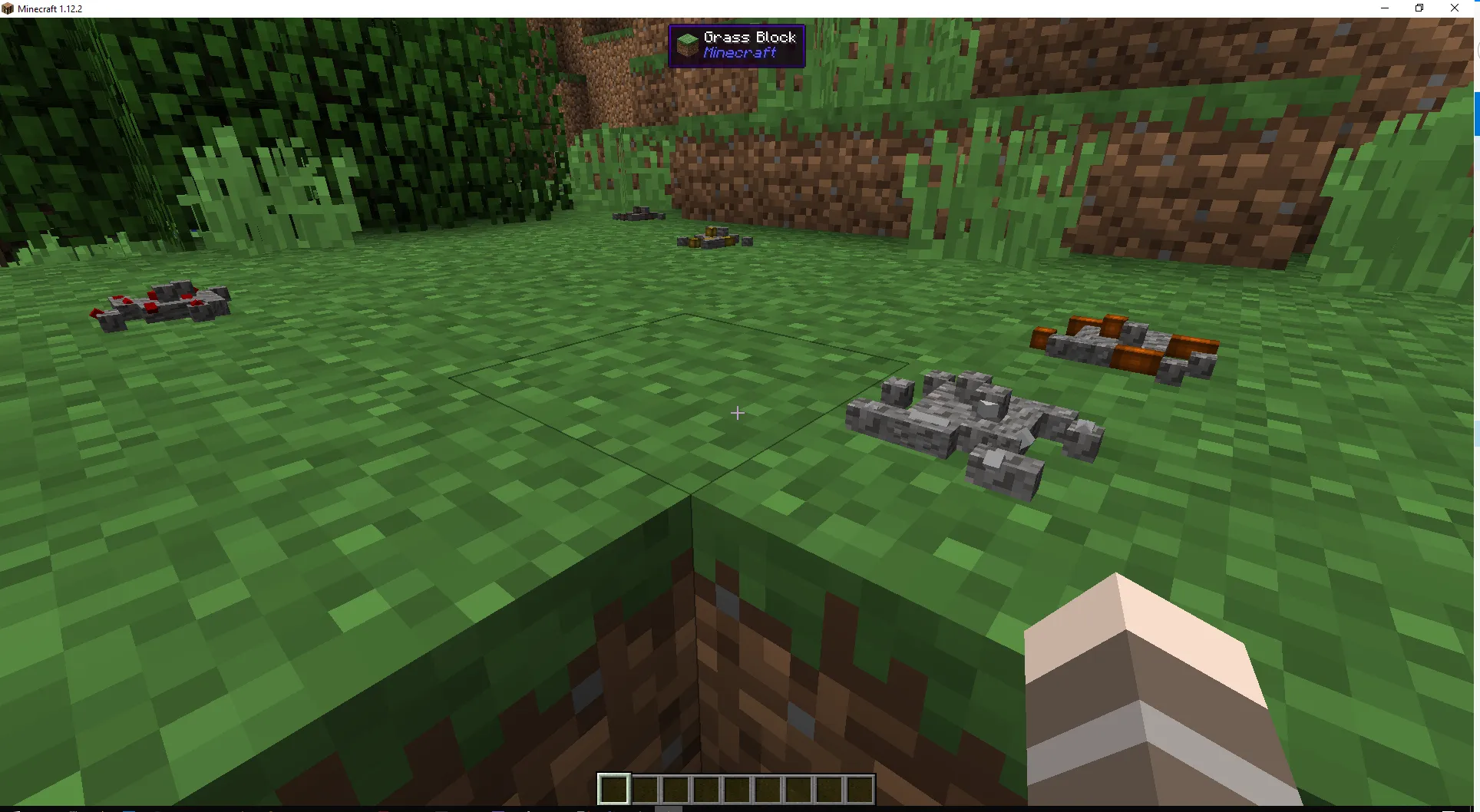Screen dimensions: 1480x812
Task: Click the Grass Block tooltip banner
Action: coord(735,45)
